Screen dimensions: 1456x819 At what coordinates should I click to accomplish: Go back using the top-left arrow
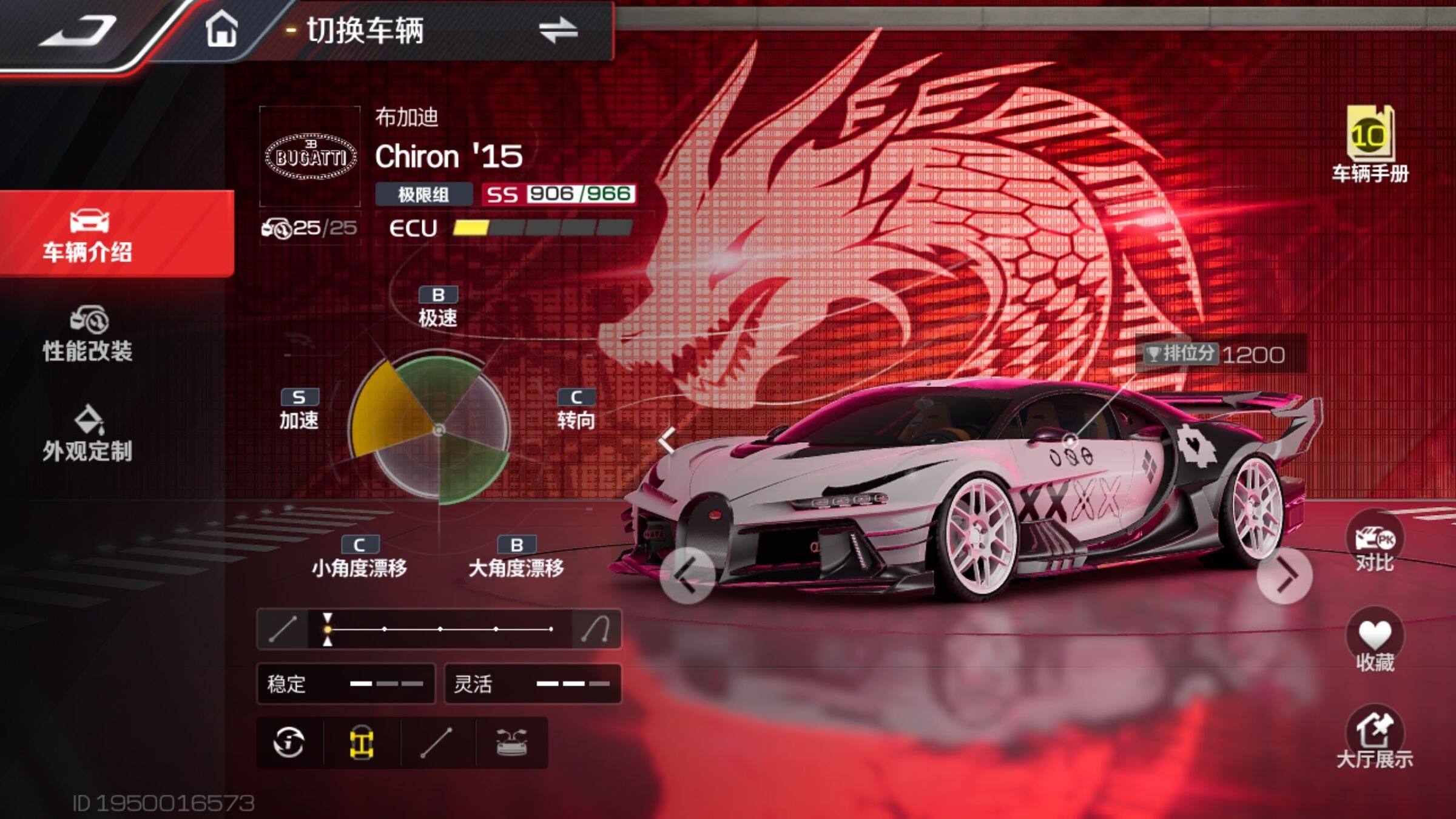[x=78, y=30]
